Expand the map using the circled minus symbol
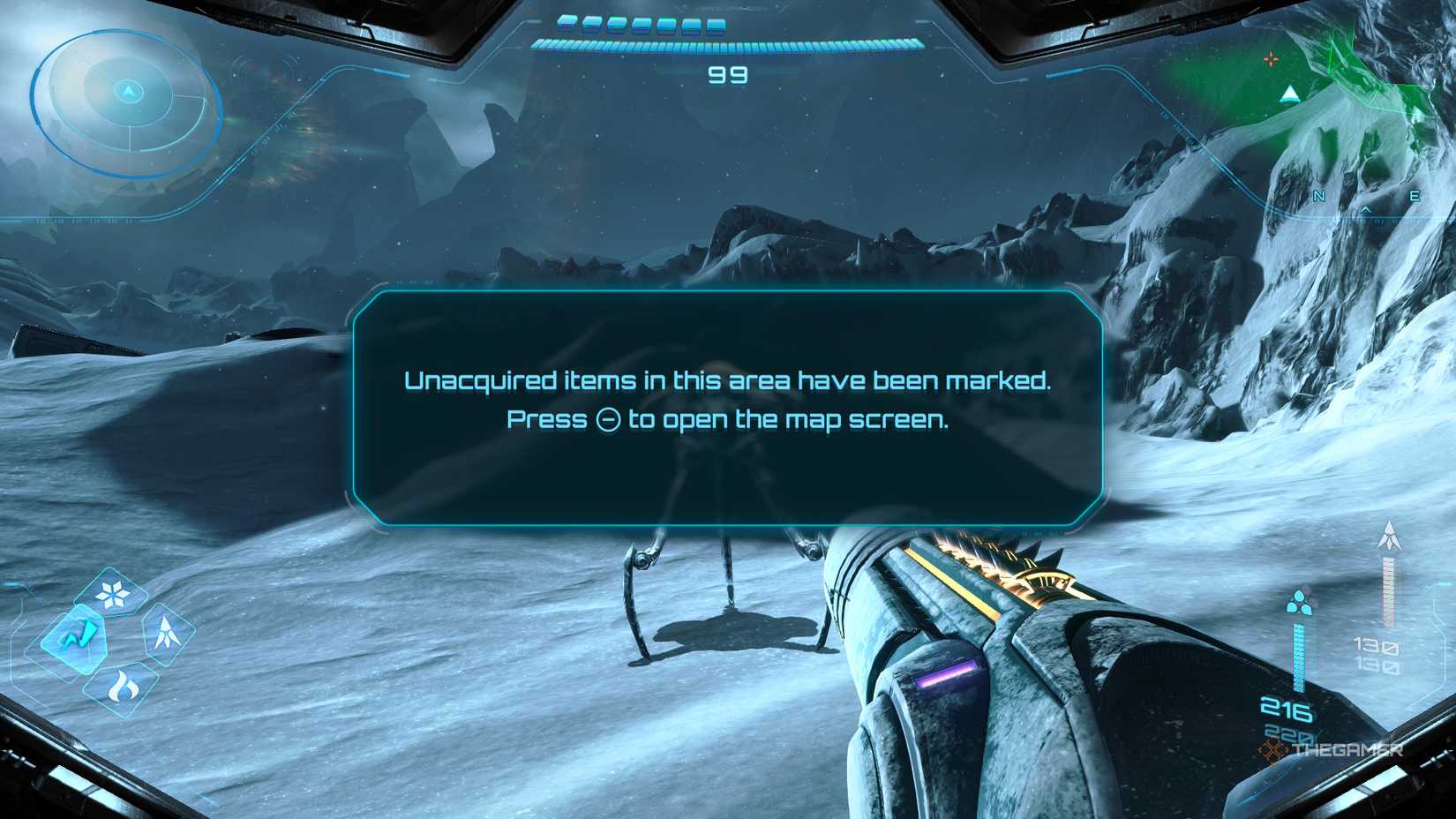 pos(607,421)
